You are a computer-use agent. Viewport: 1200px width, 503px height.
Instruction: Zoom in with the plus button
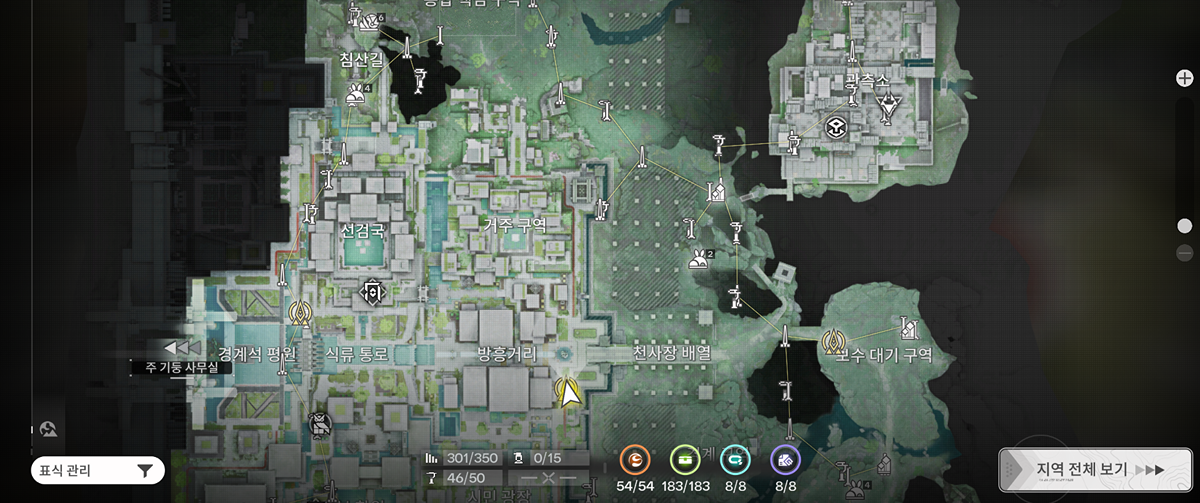[x=1184, y=79]
